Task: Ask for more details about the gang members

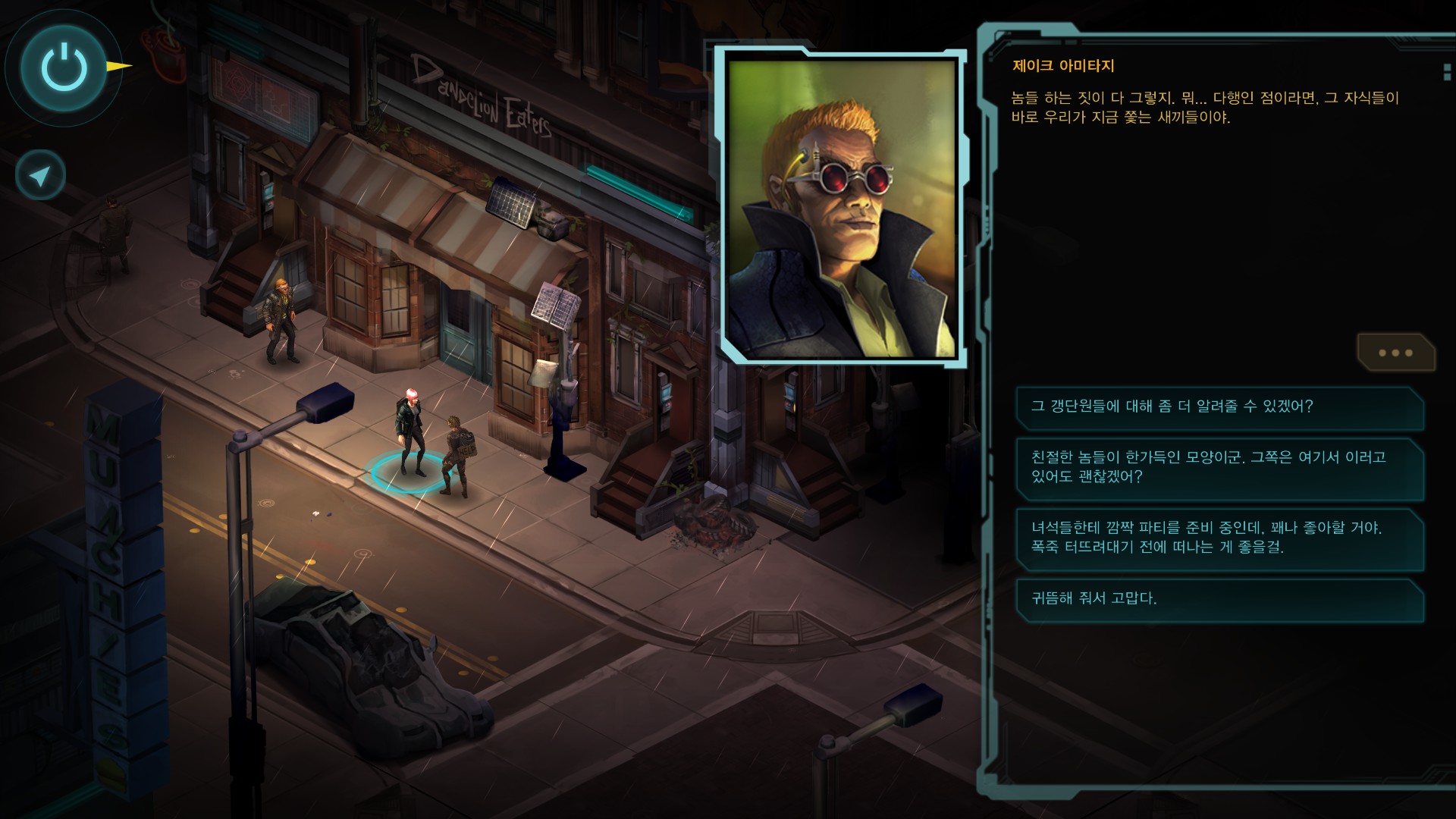Action: click(x=1219, y=407)
